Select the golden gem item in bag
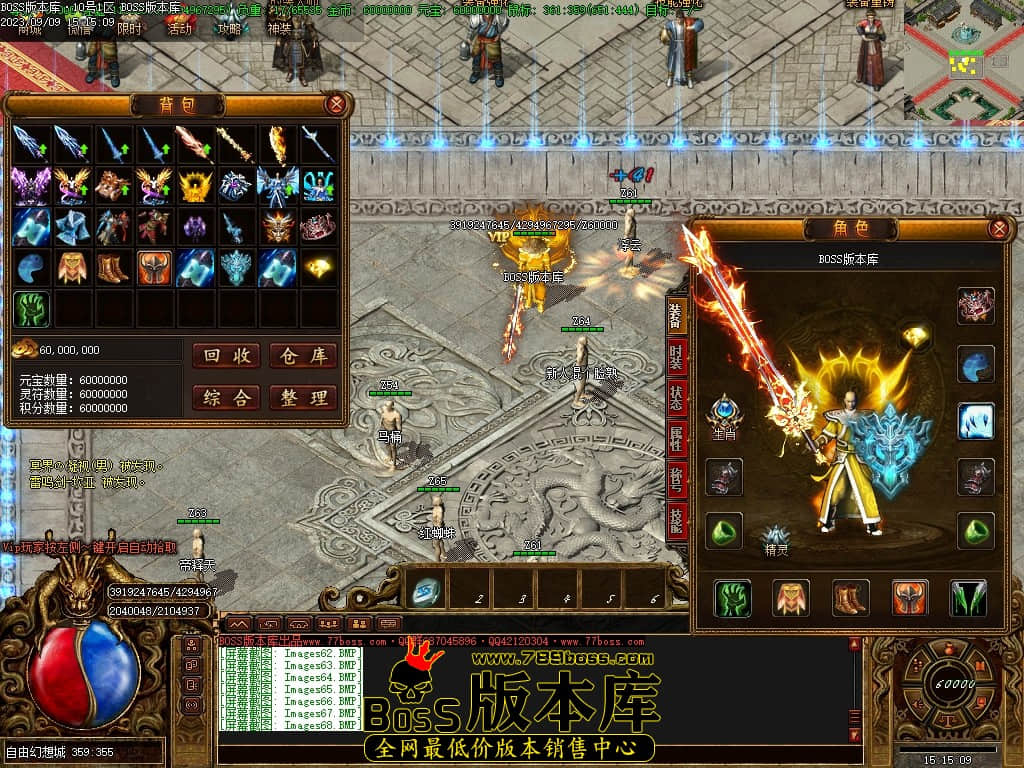The image size is (1024, 768). (319, 268)
